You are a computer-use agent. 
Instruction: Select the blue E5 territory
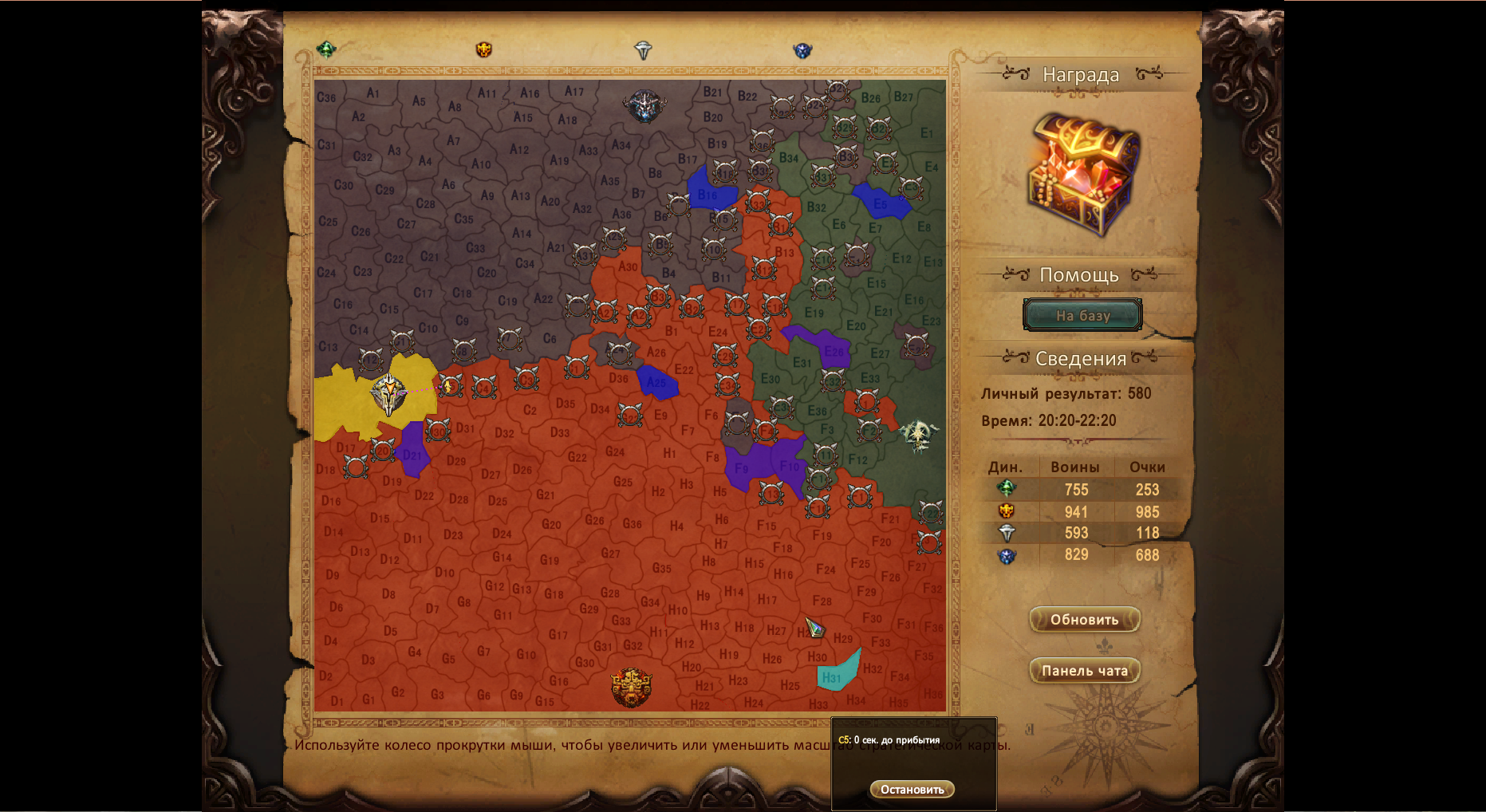click(880, 202)
